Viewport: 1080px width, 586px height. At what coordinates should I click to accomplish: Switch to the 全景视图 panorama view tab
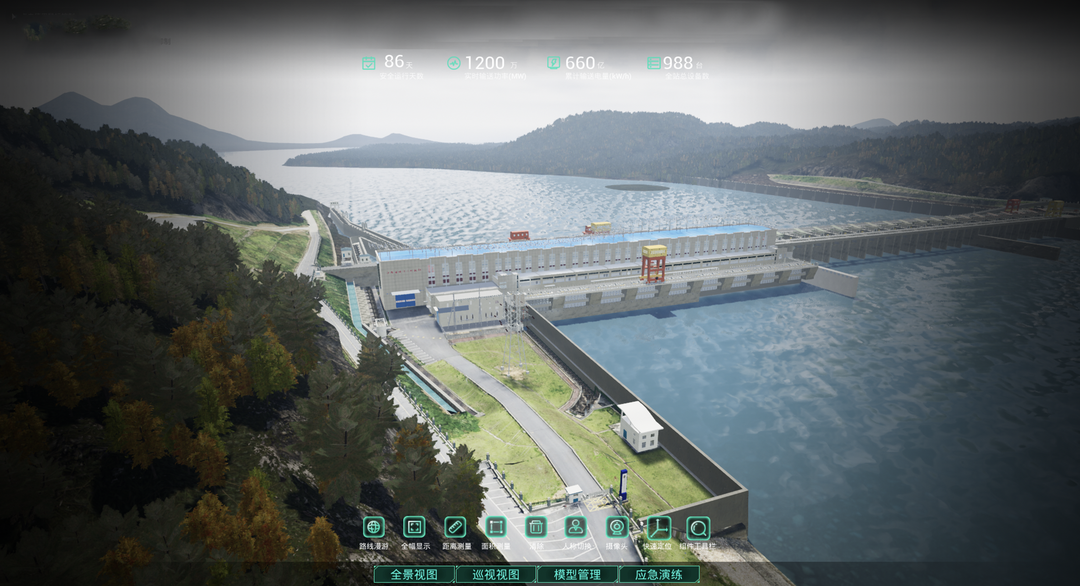[414, 575]
